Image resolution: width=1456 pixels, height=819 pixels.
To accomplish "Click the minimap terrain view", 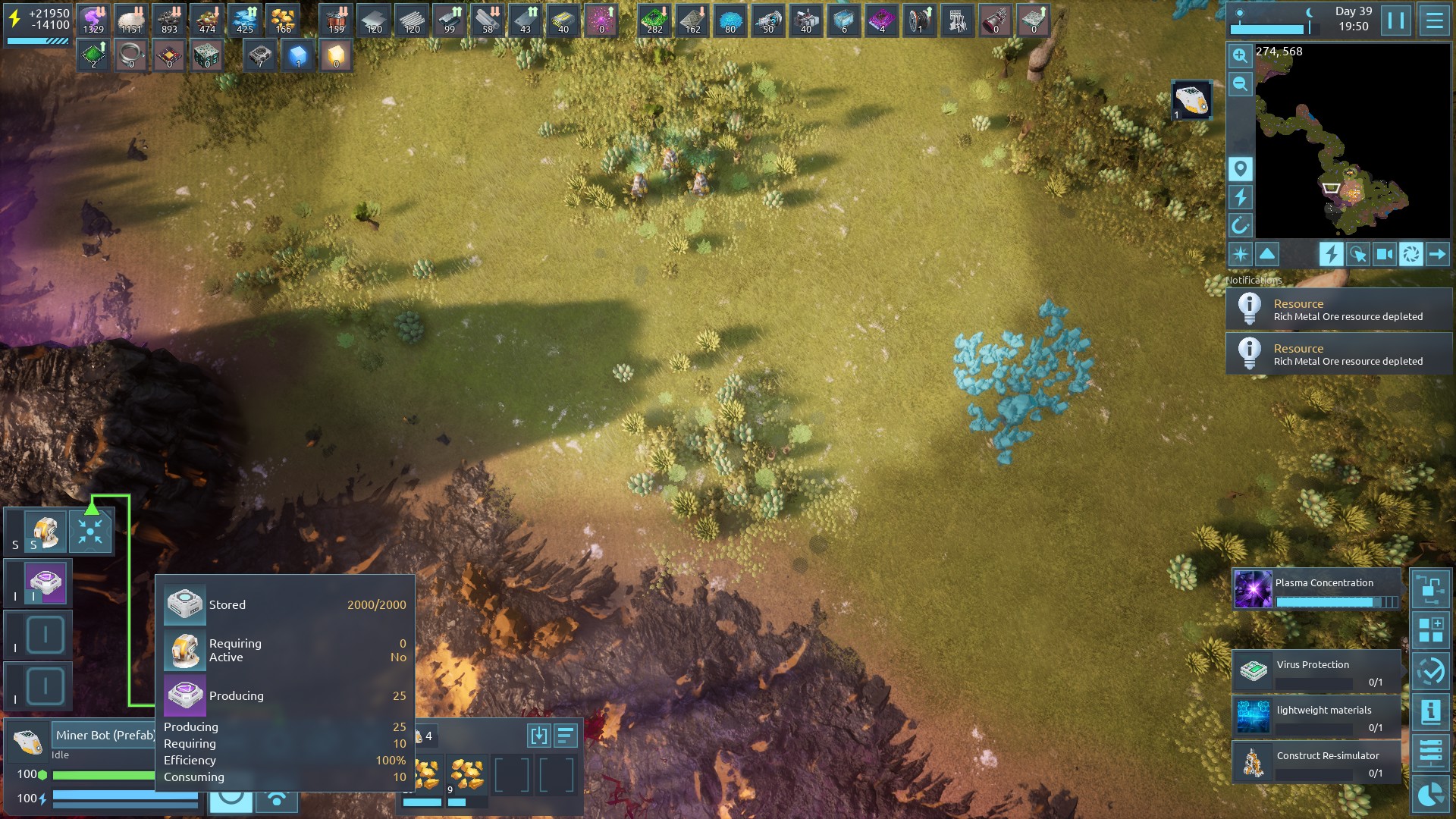I will [x=1350, y=144].
